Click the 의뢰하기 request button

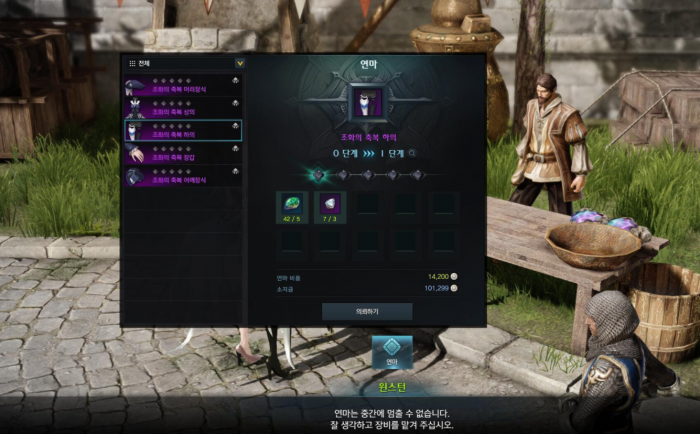click(x=367, y=311)
